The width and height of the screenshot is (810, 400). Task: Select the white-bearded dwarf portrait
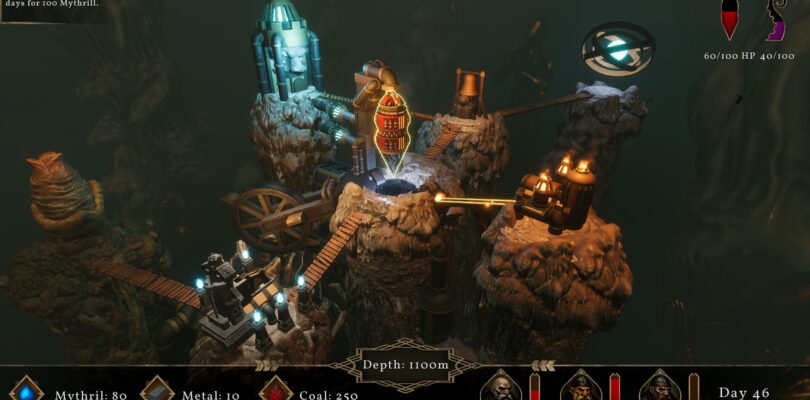500,387
